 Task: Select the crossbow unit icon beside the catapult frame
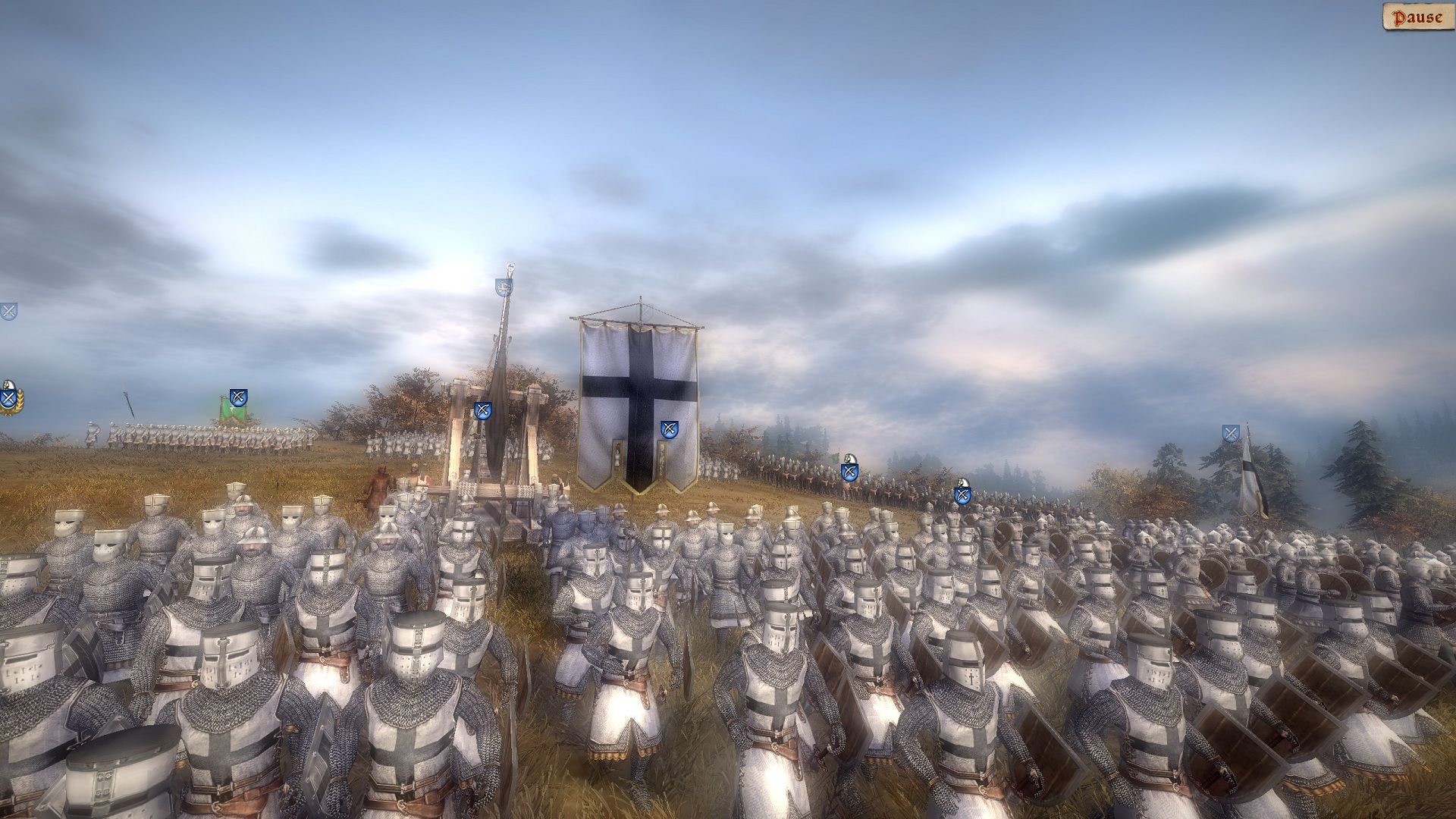click(482, 410)
